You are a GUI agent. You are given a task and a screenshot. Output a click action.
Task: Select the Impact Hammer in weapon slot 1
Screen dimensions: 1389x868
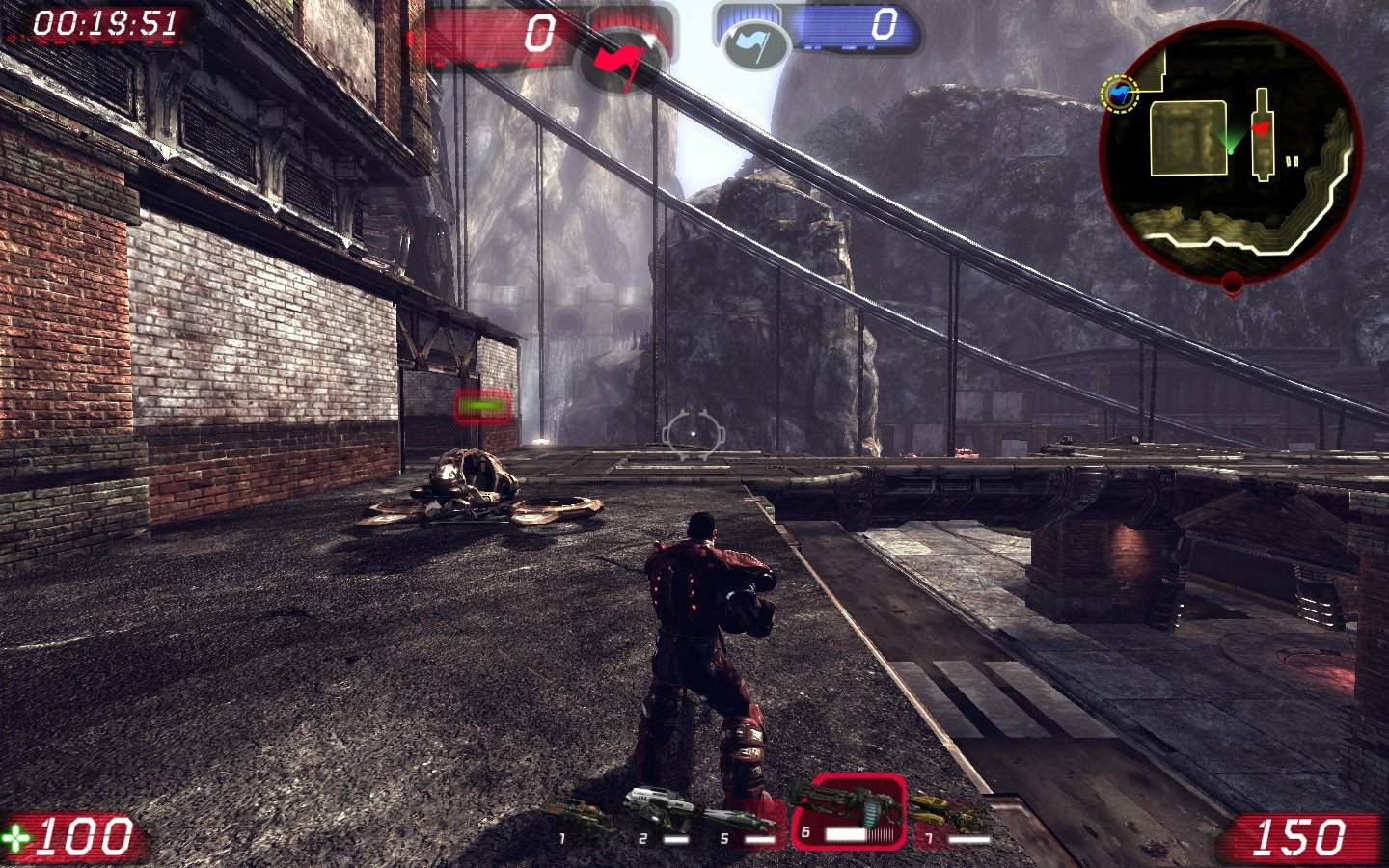coord(579,820)
